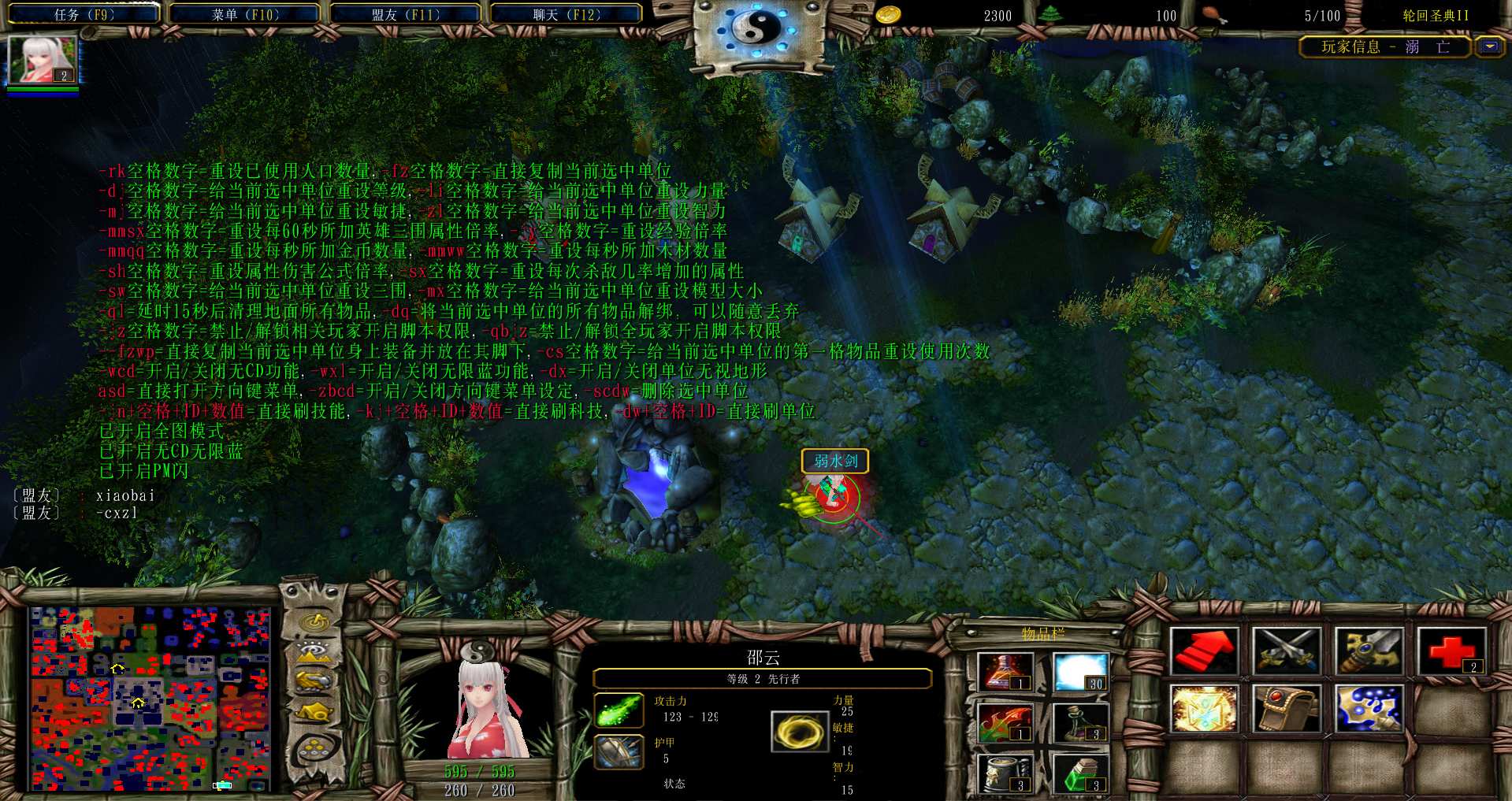Click the minimap

click(x=150, y=698)
